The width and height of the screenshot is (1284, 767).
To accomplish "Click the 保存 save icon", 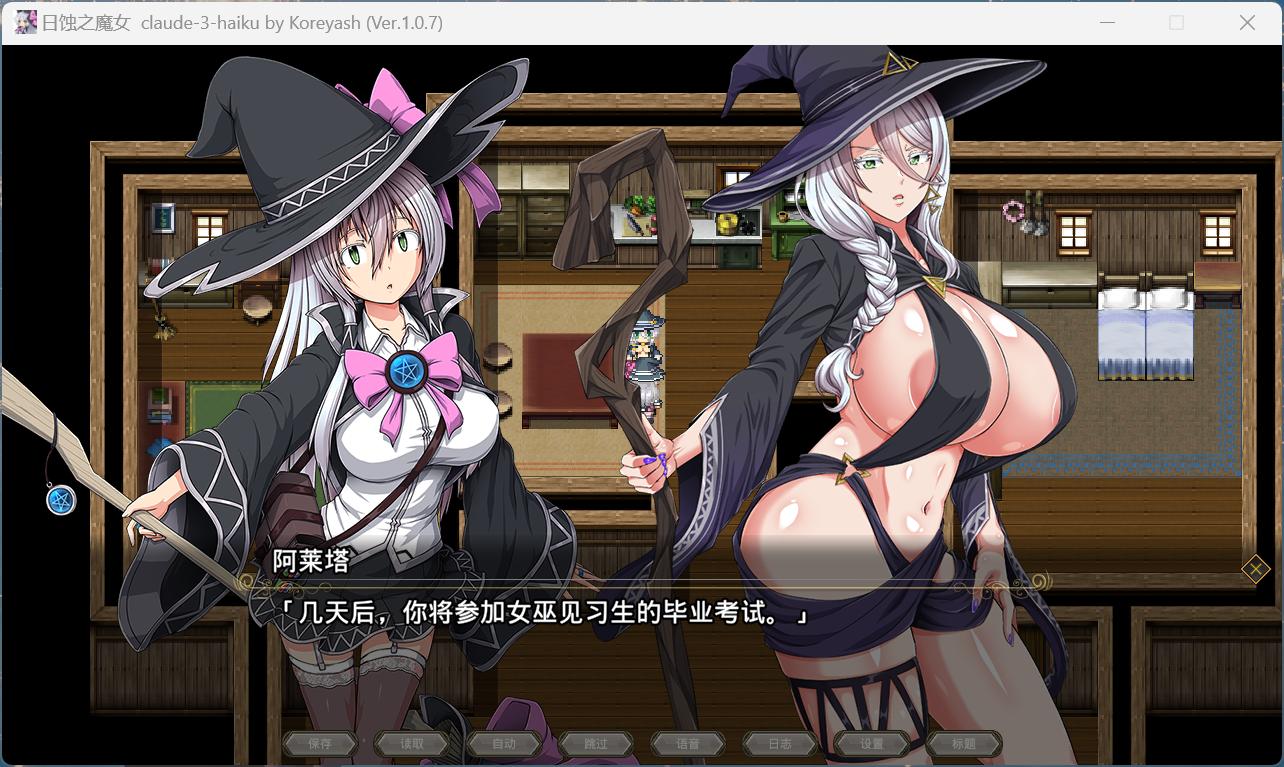I will 319,743.
